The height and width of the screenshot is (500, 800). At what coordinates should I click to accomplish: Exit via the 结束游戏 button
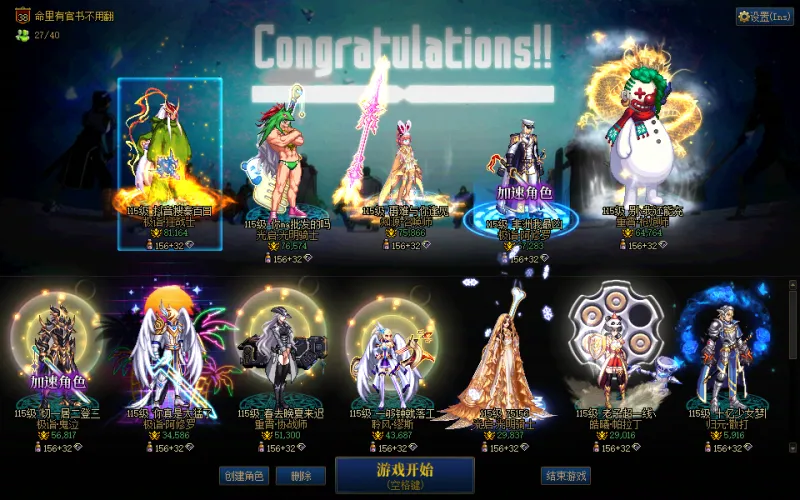point(565,476)
